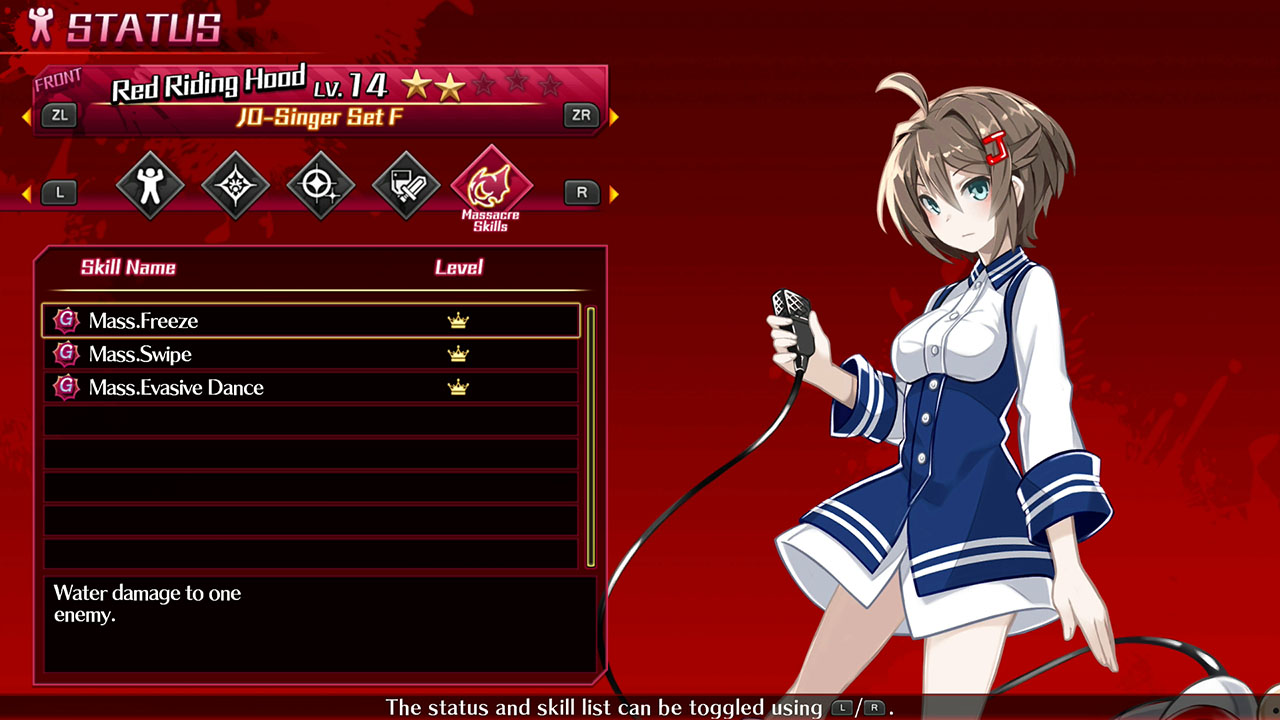Switch character using the ZL tab
The height and width of the screenshot is (720, 1280).
click(60, 116)
